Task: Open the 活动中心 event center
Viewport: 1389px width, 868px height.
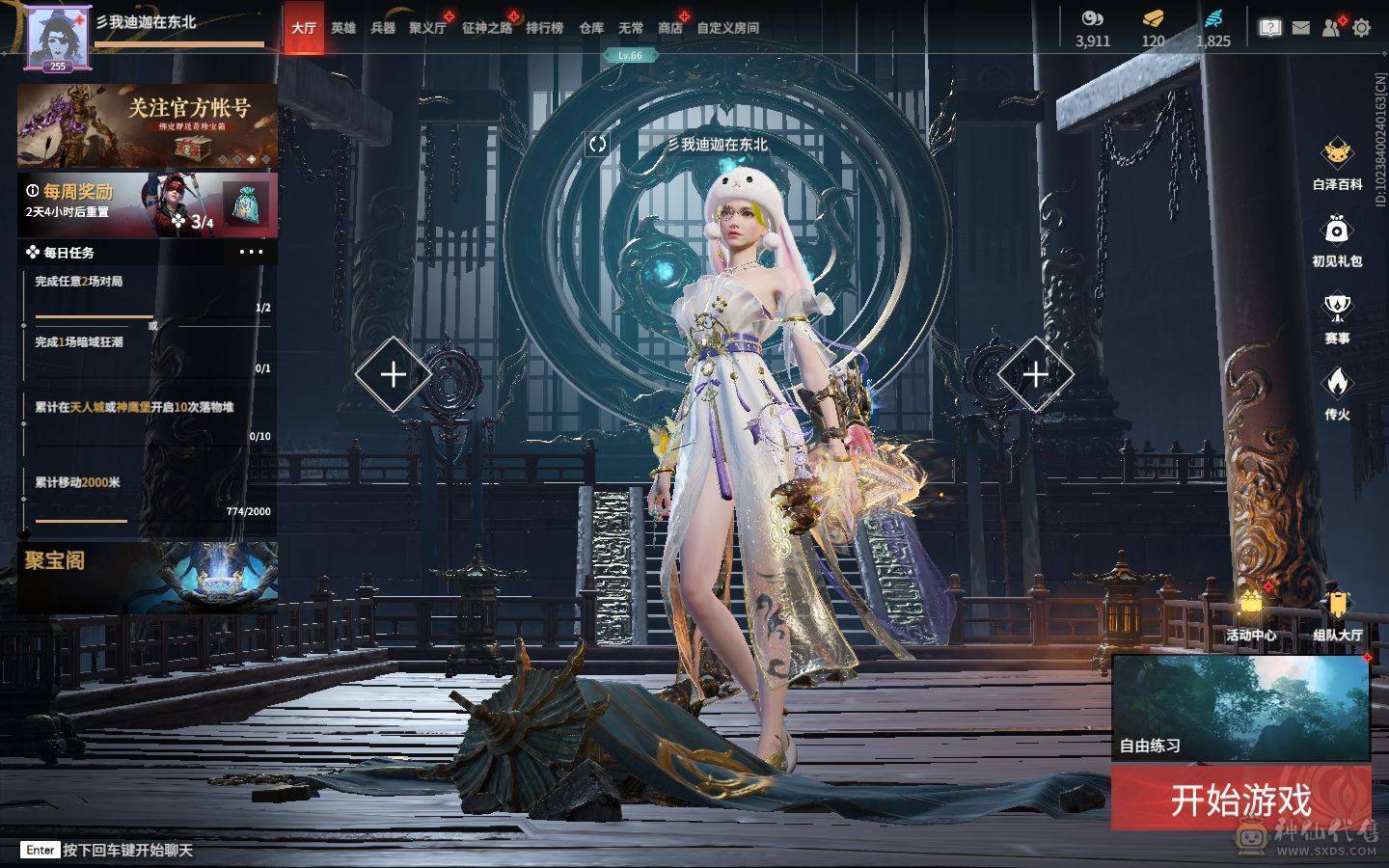Action: coord(1251,614)
